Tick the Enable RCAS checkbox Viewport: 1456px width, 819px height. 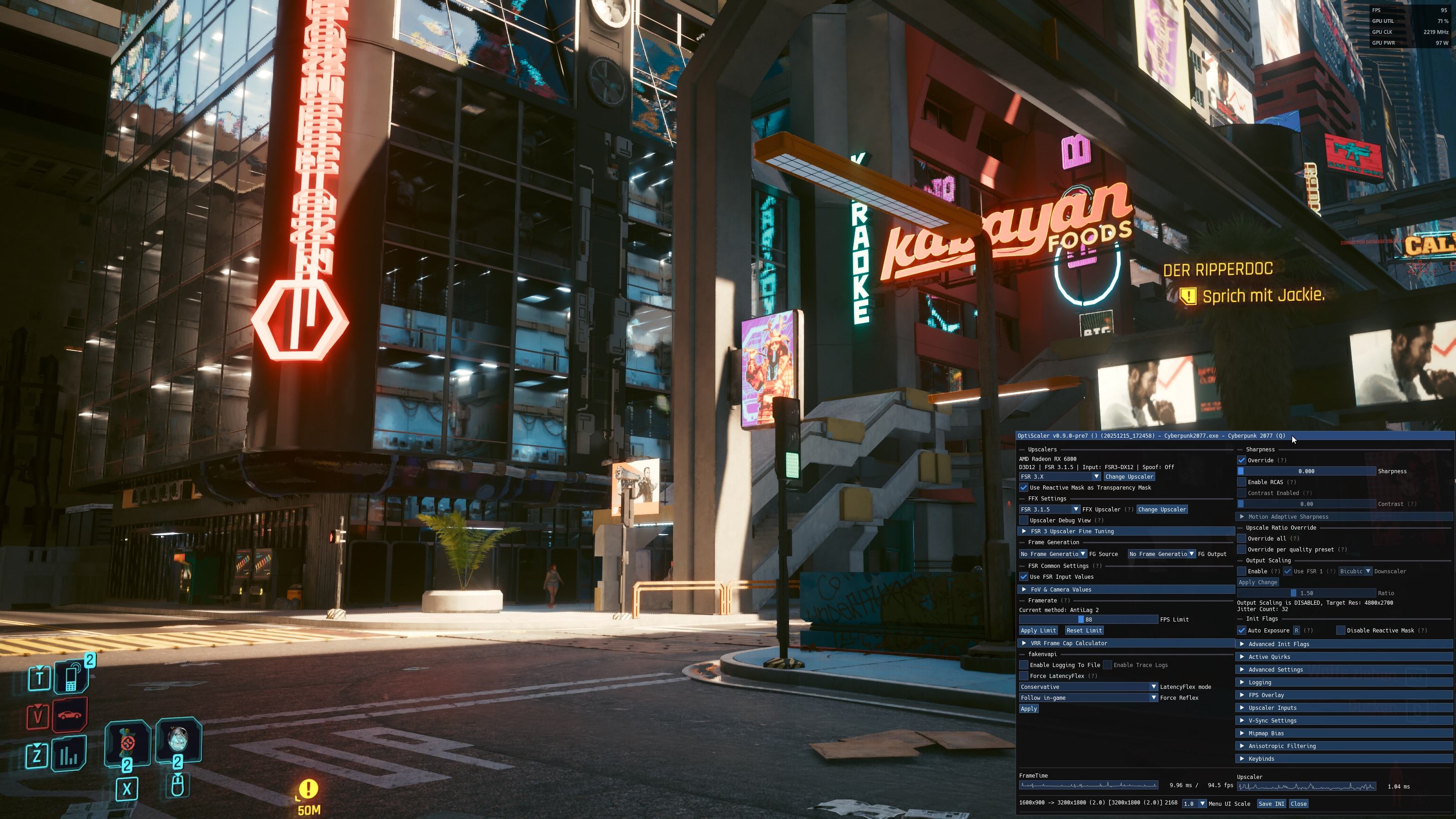tap(1242, 482)
